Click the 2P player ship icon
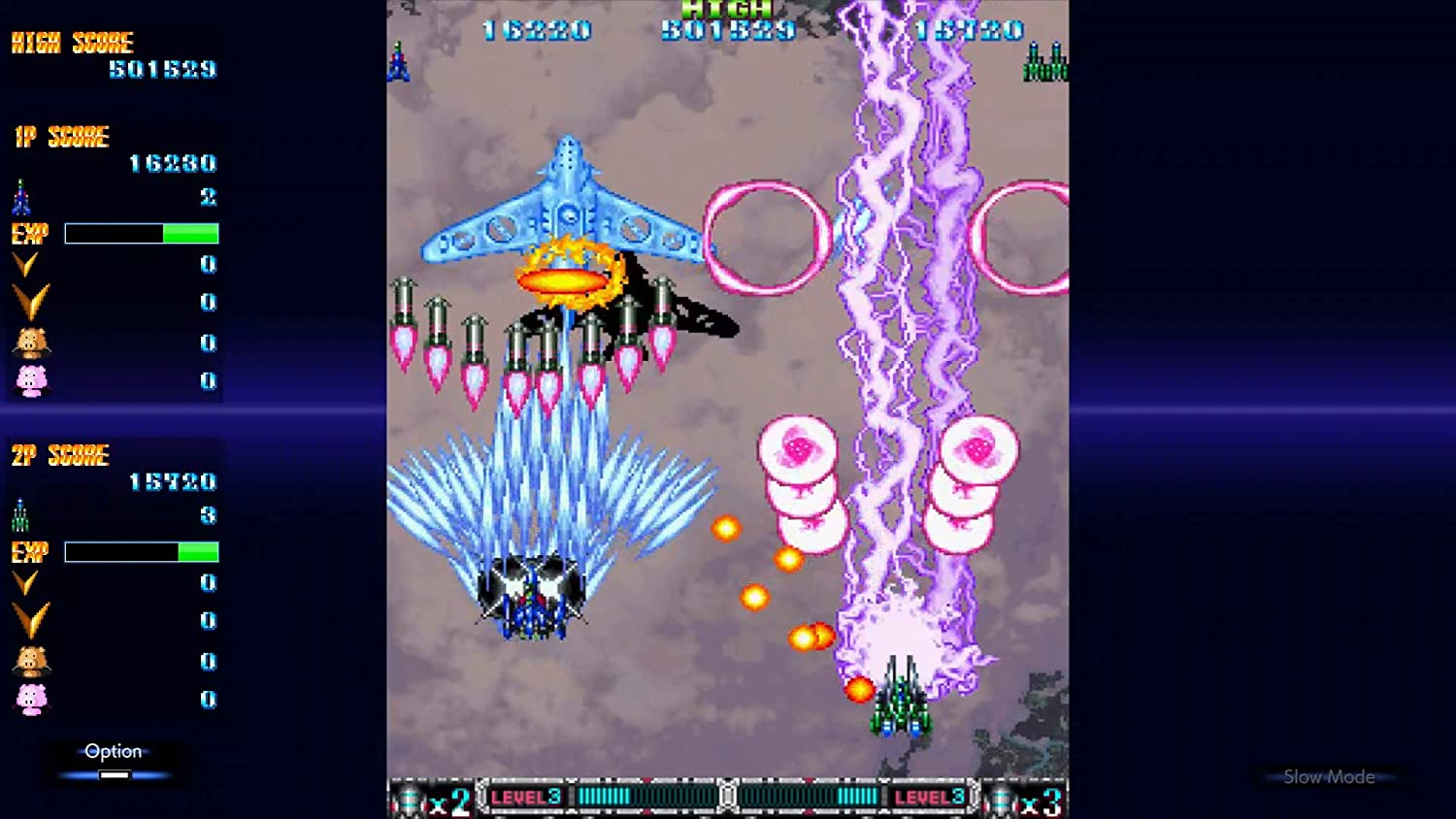The image size is (1456, 819). click(19, 515)
